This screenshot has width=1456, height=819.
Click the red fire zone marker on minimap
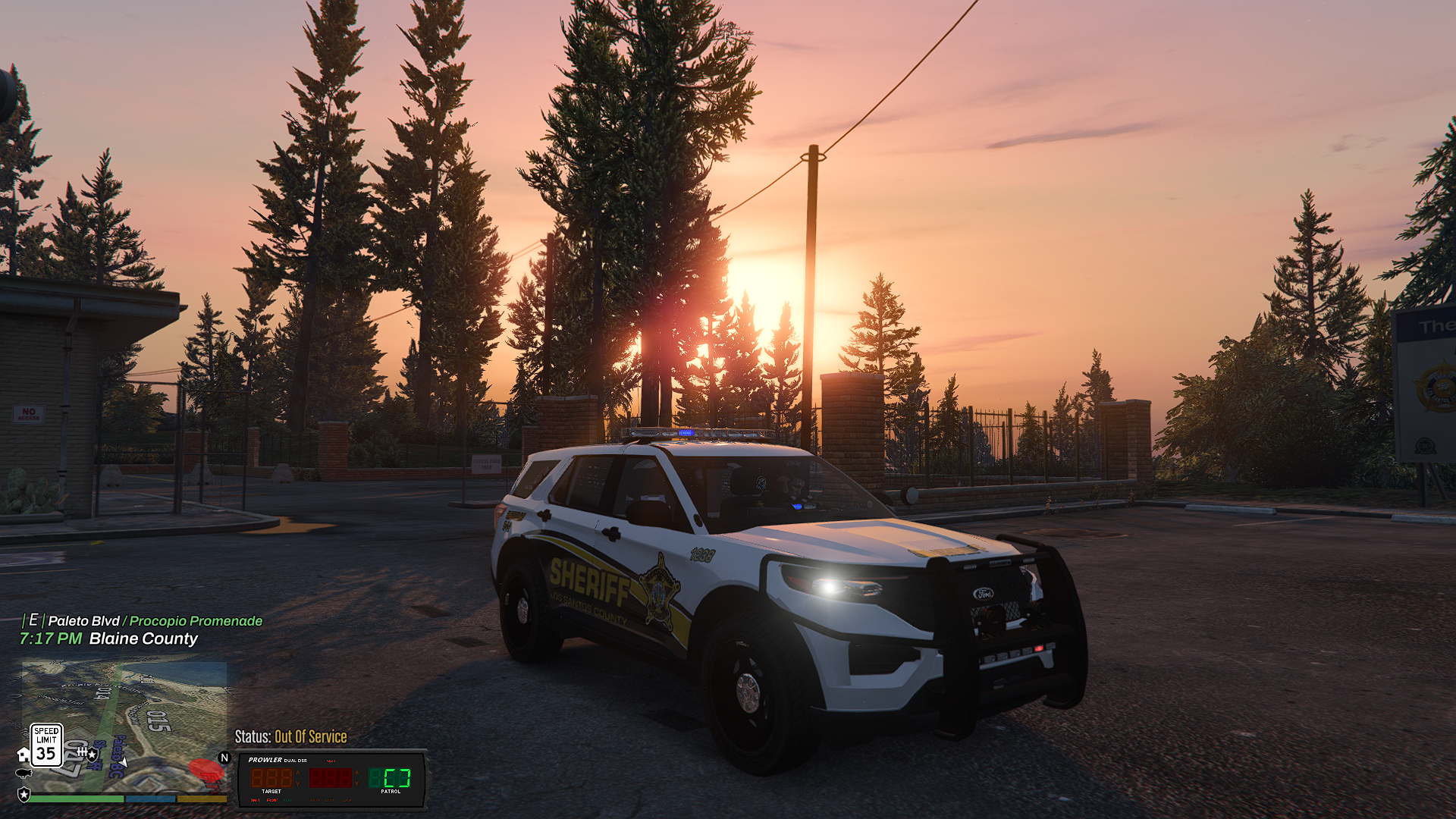click(206, 770)
